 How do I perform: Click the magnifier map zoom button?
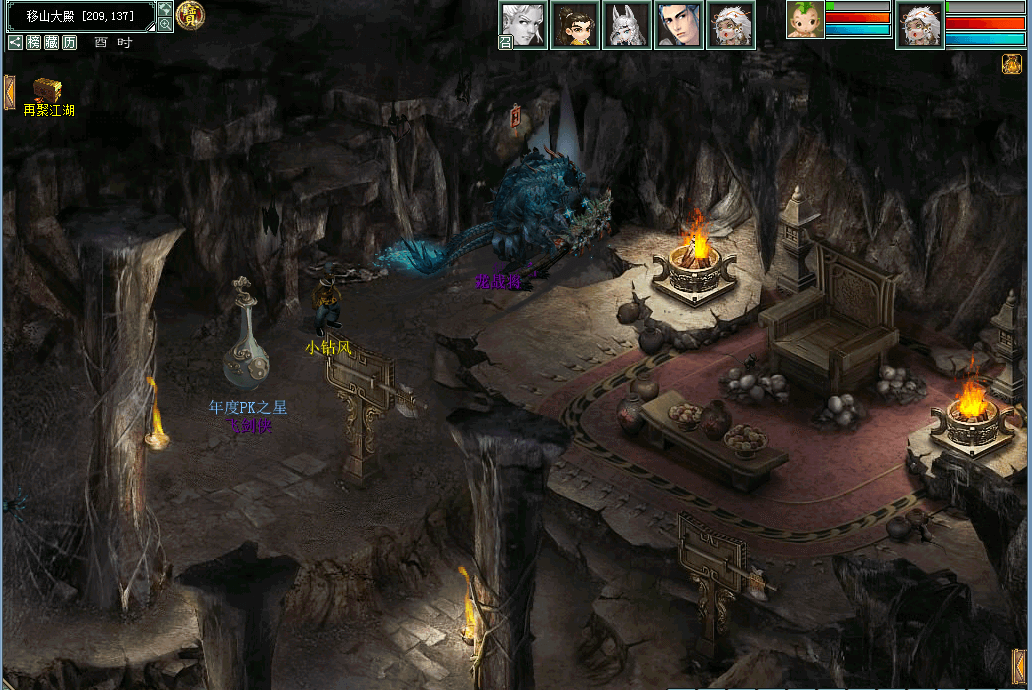165,24
